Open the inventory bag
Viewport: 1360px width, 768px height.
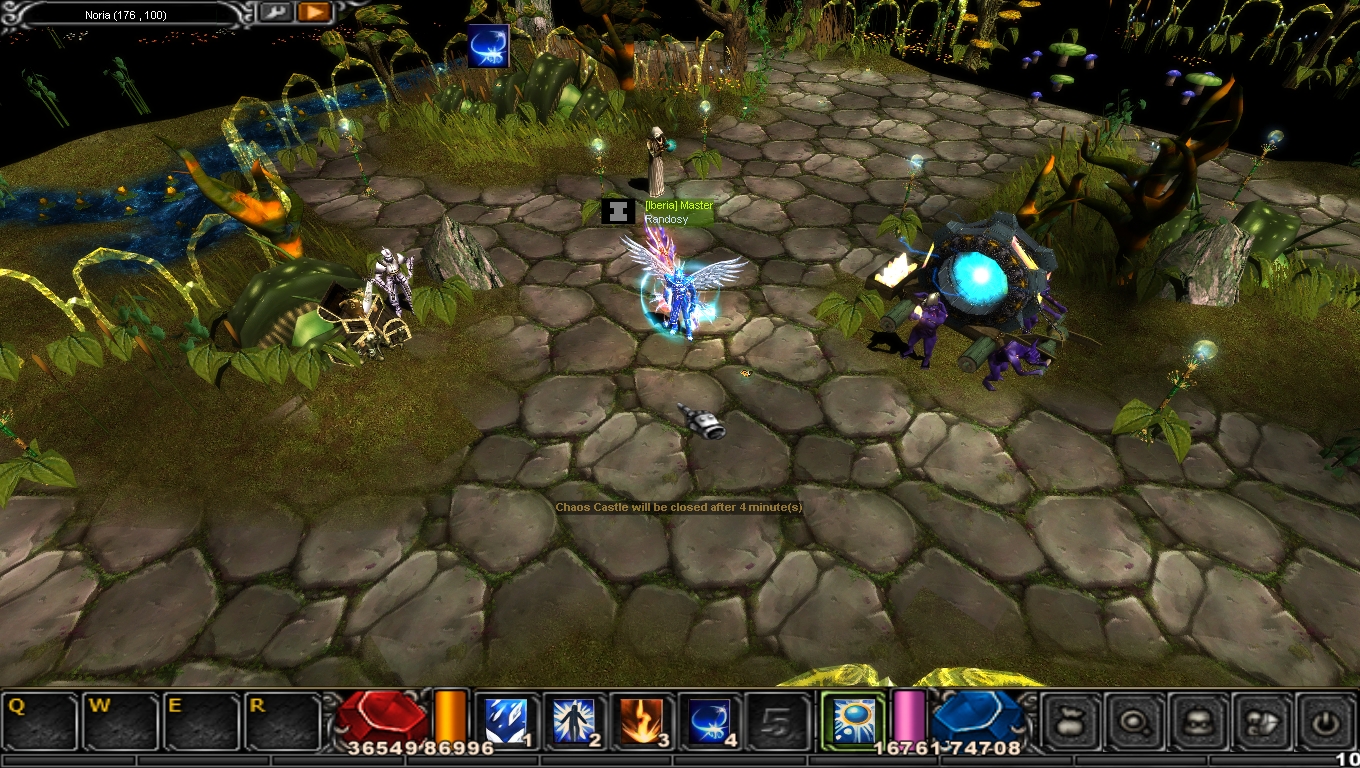[1072, 720]
